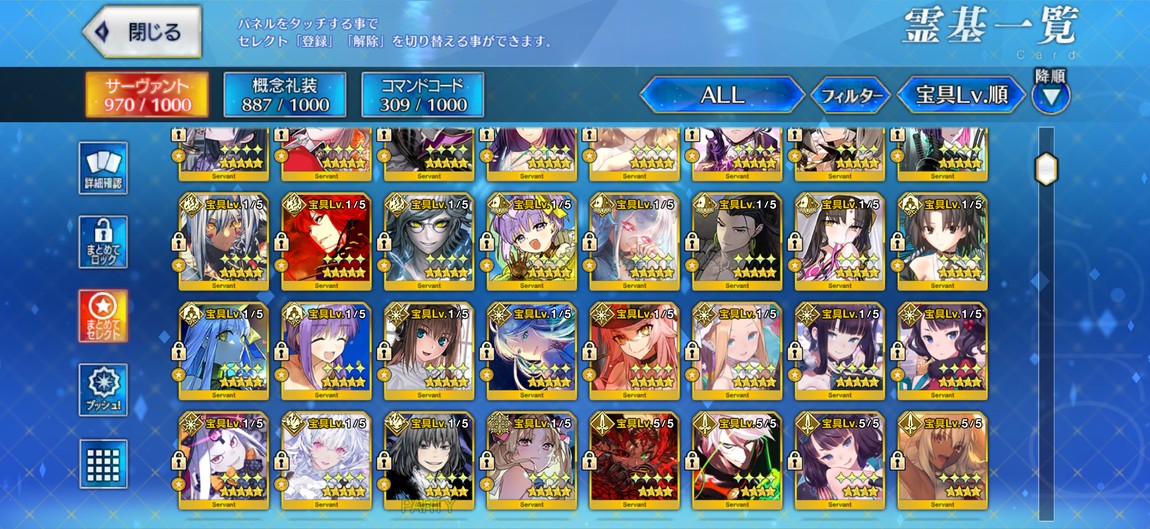
Task: Show the コマンドコード tab
Action: [422, 94]
